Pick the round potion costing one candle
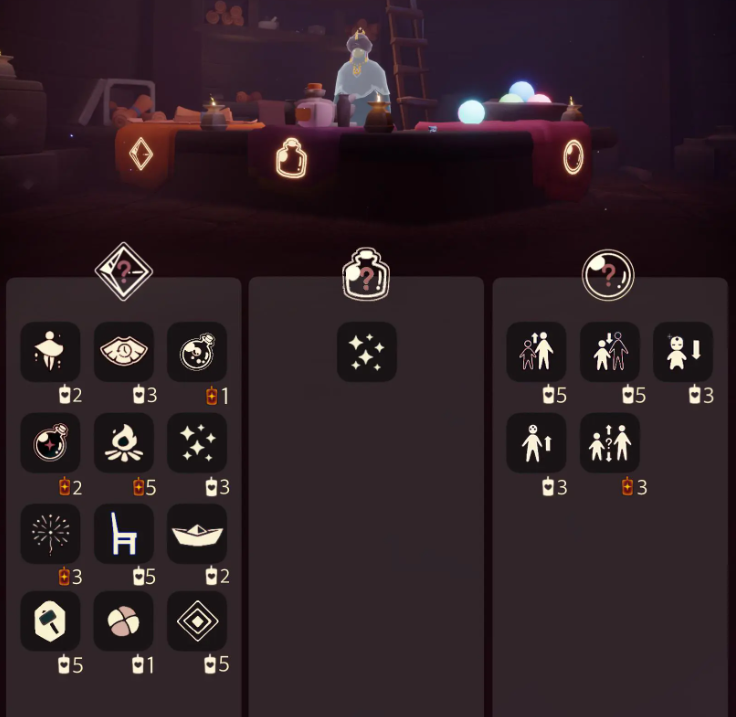Screen dimensions: 736x717 point(197,352)
